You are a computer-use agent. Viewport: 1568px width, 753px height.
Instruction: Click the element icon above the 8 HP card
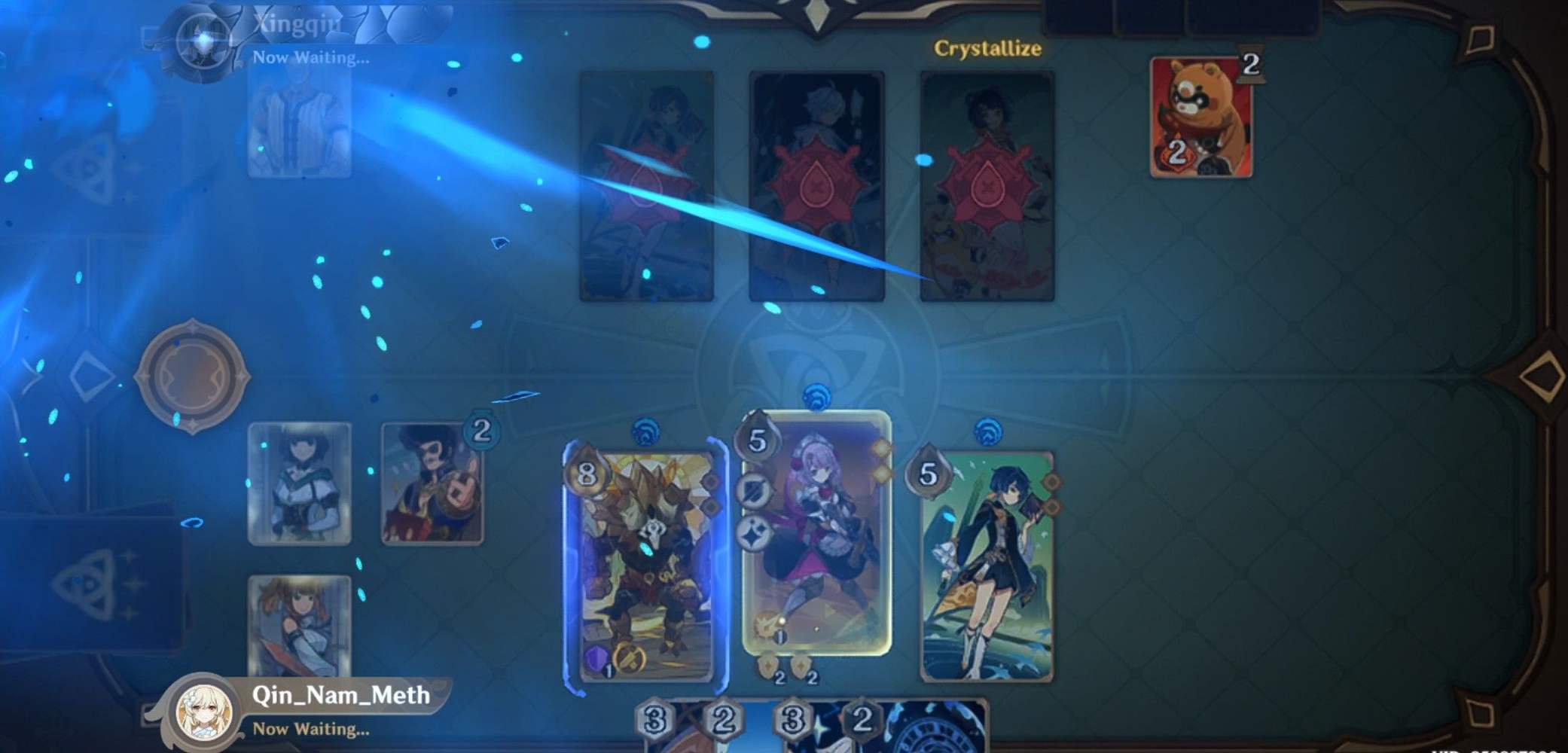(x=646, y=431)
